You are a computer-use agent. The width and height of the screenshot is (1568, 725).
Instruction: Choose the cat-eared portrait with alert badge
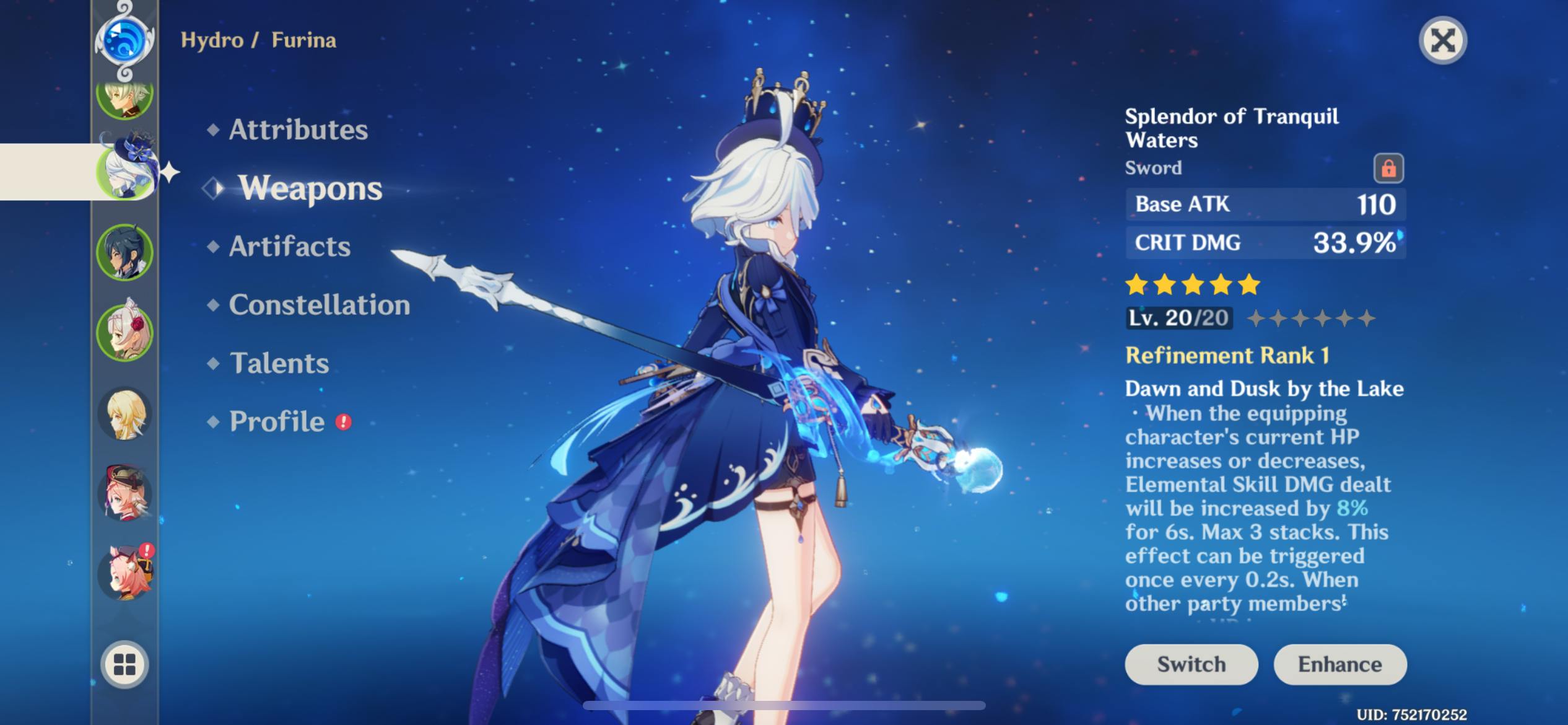[124, 573]
